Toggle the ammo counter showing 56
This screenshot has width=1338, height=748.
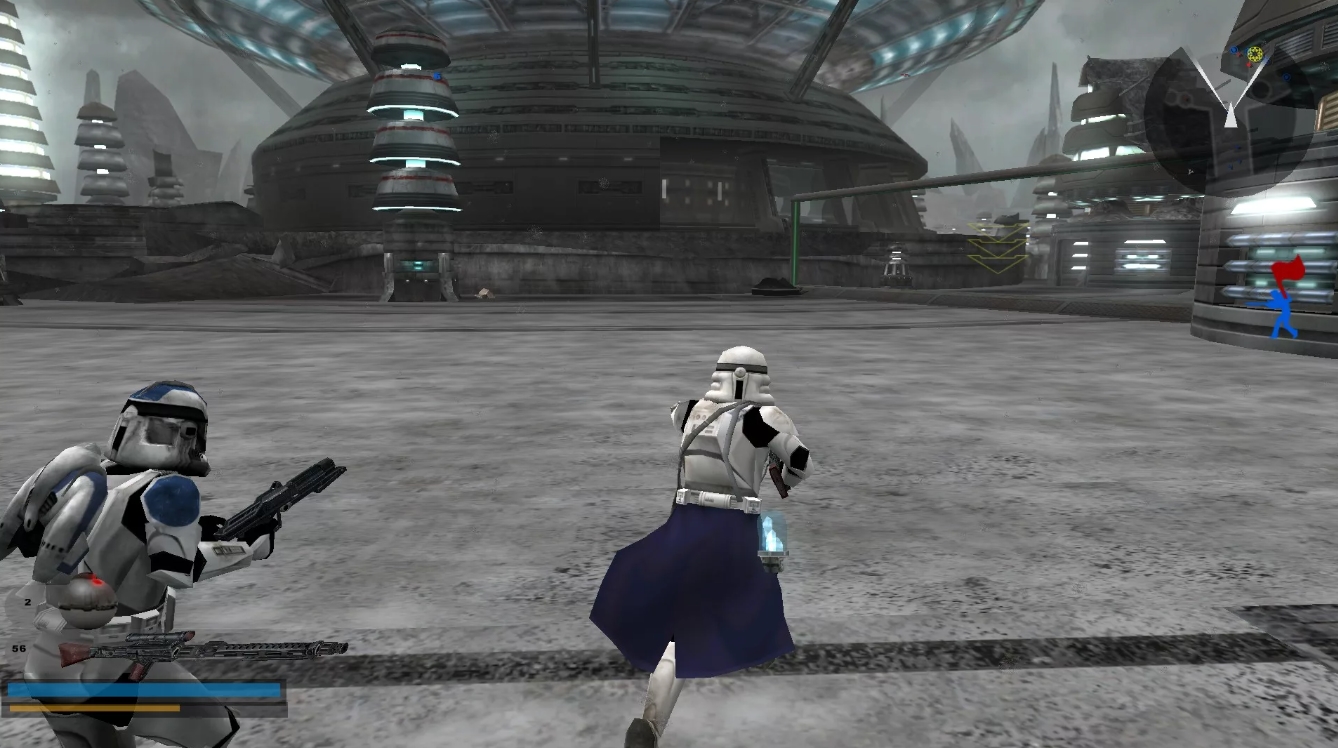pos(18,648)
